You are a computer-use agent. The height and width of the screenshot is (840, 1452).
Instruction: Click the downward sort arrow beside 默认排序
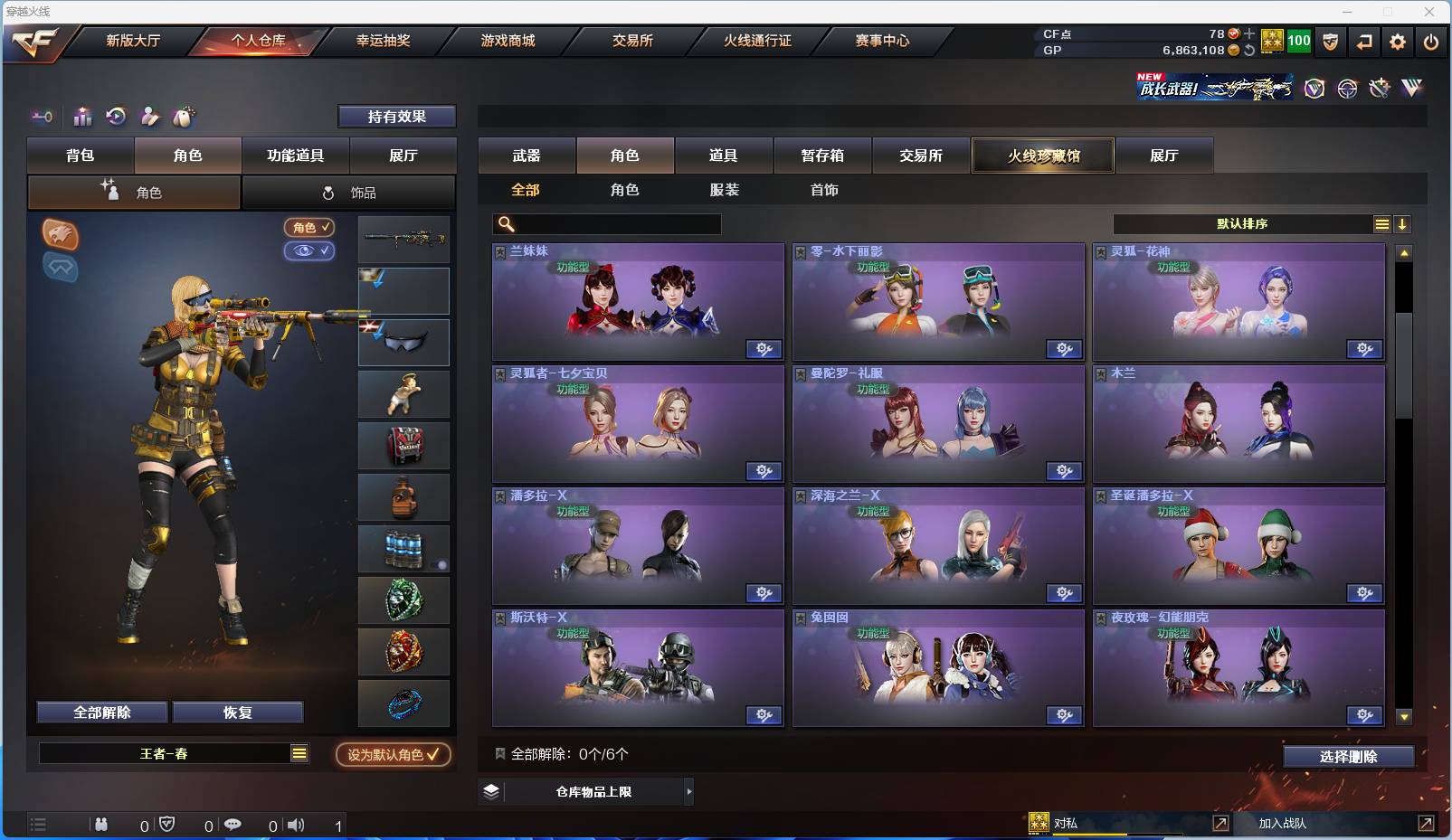click(x=1402, y=222)
